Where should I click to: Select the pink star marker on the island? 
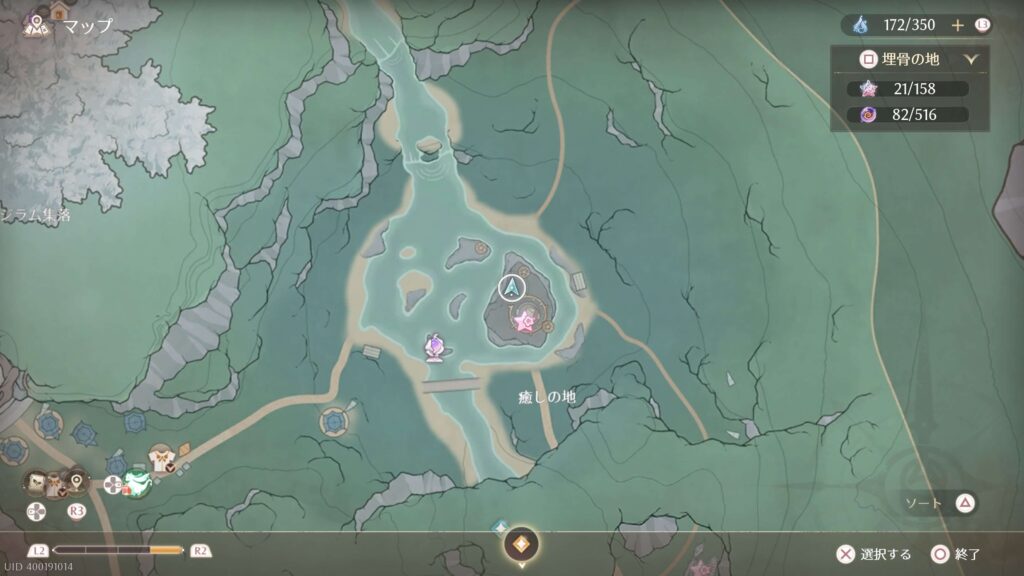(x=524, y=320)
